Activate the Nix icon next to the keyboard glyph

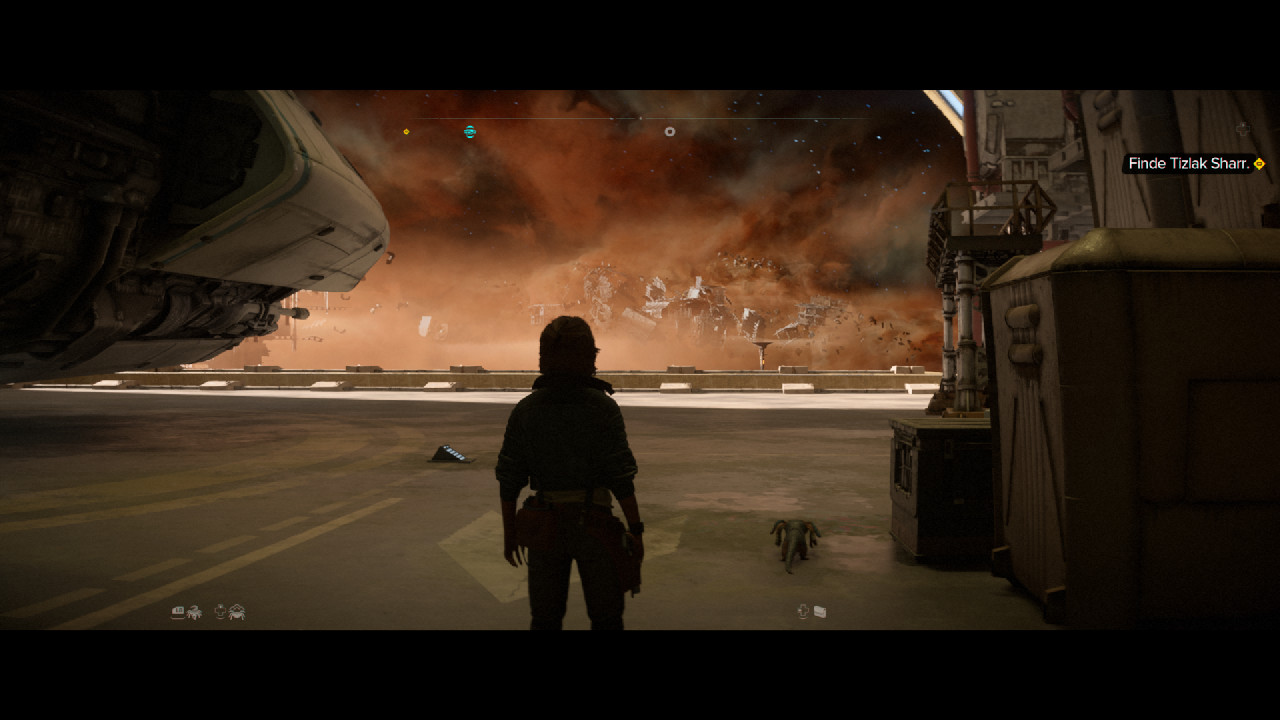[x=194, y=612]
